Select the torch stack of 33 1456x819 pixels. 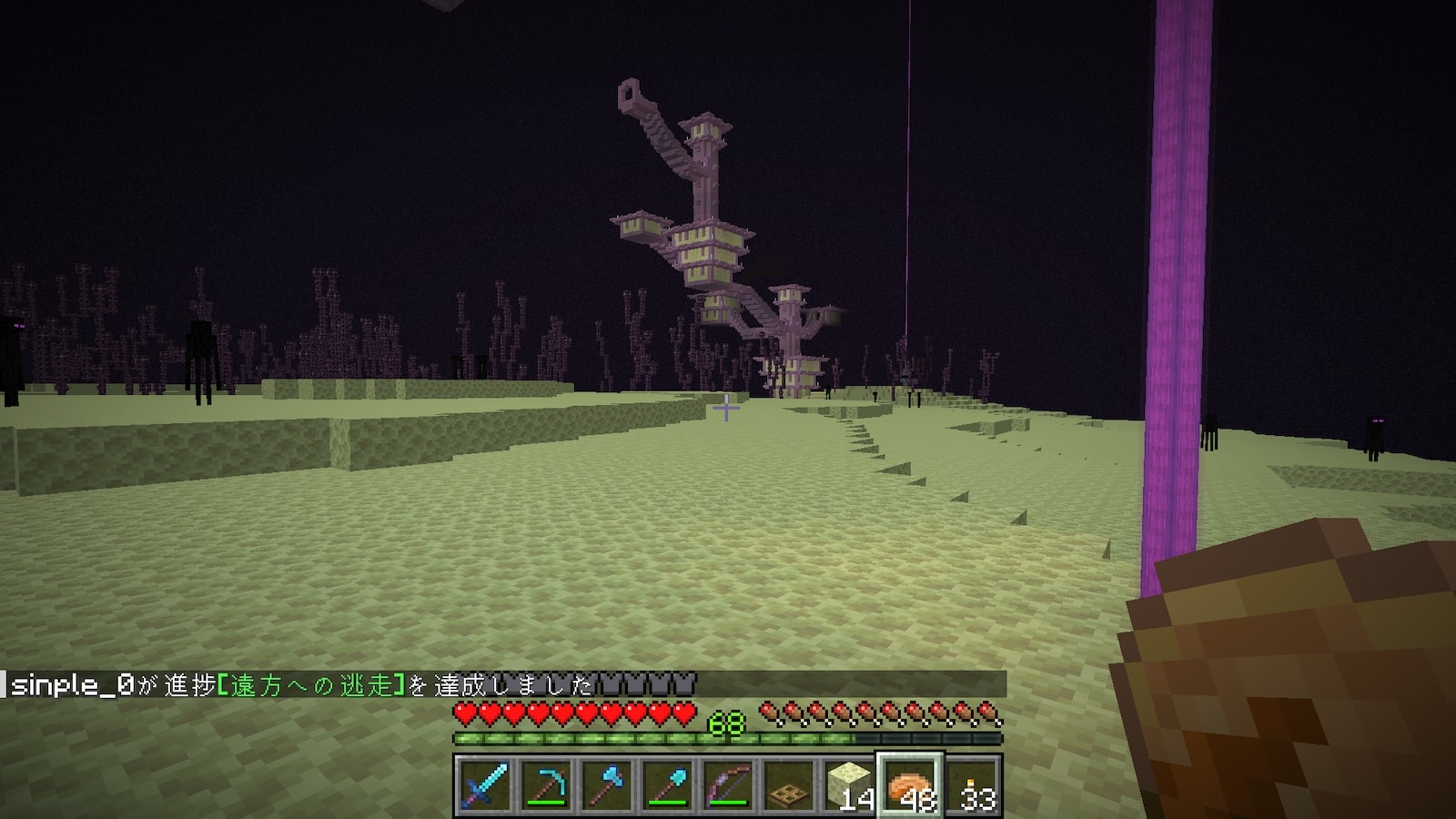tap(973, 785)
